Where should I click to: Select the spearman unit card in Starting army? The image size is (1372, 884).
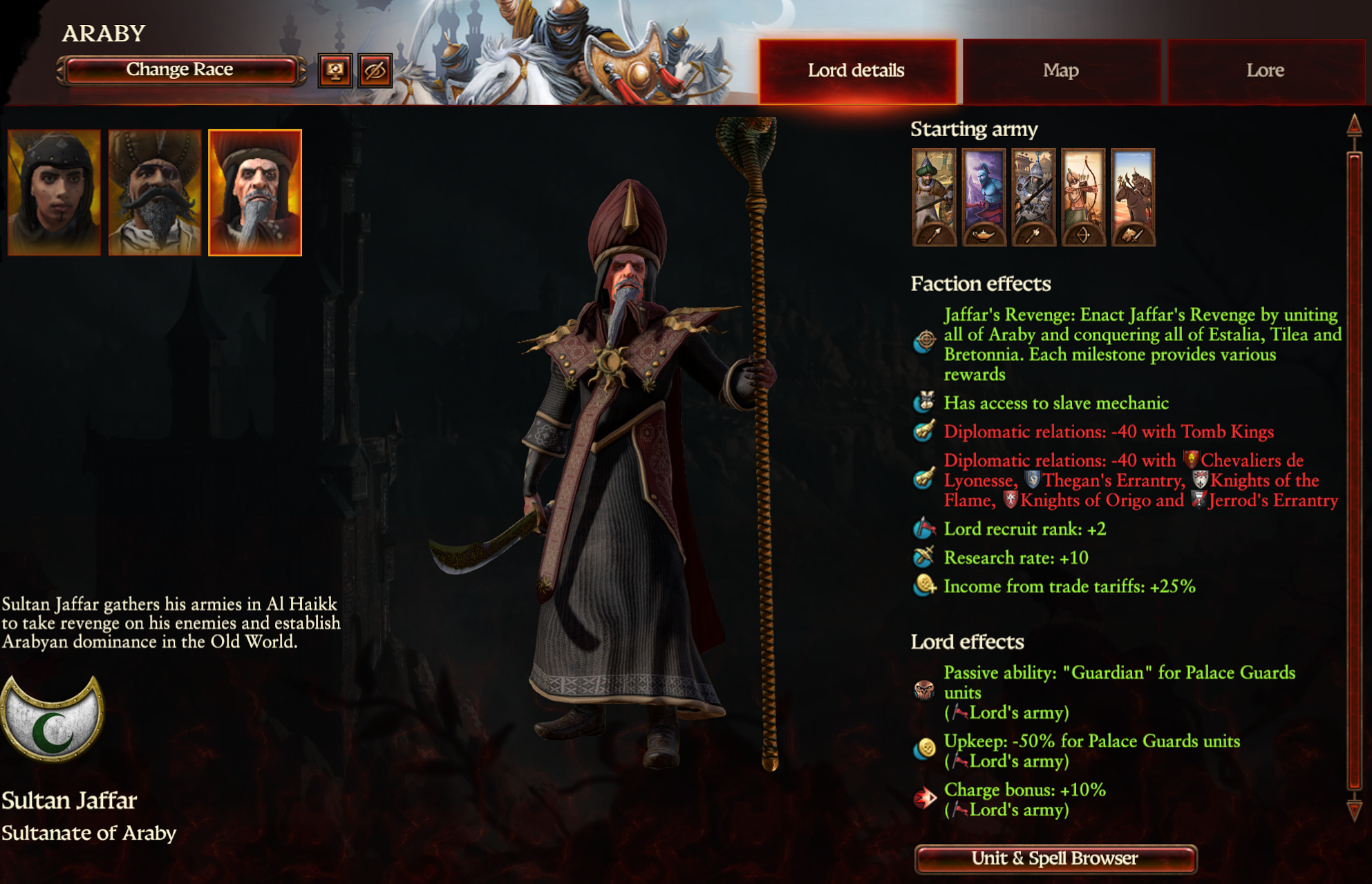click(x=933, y=197)
